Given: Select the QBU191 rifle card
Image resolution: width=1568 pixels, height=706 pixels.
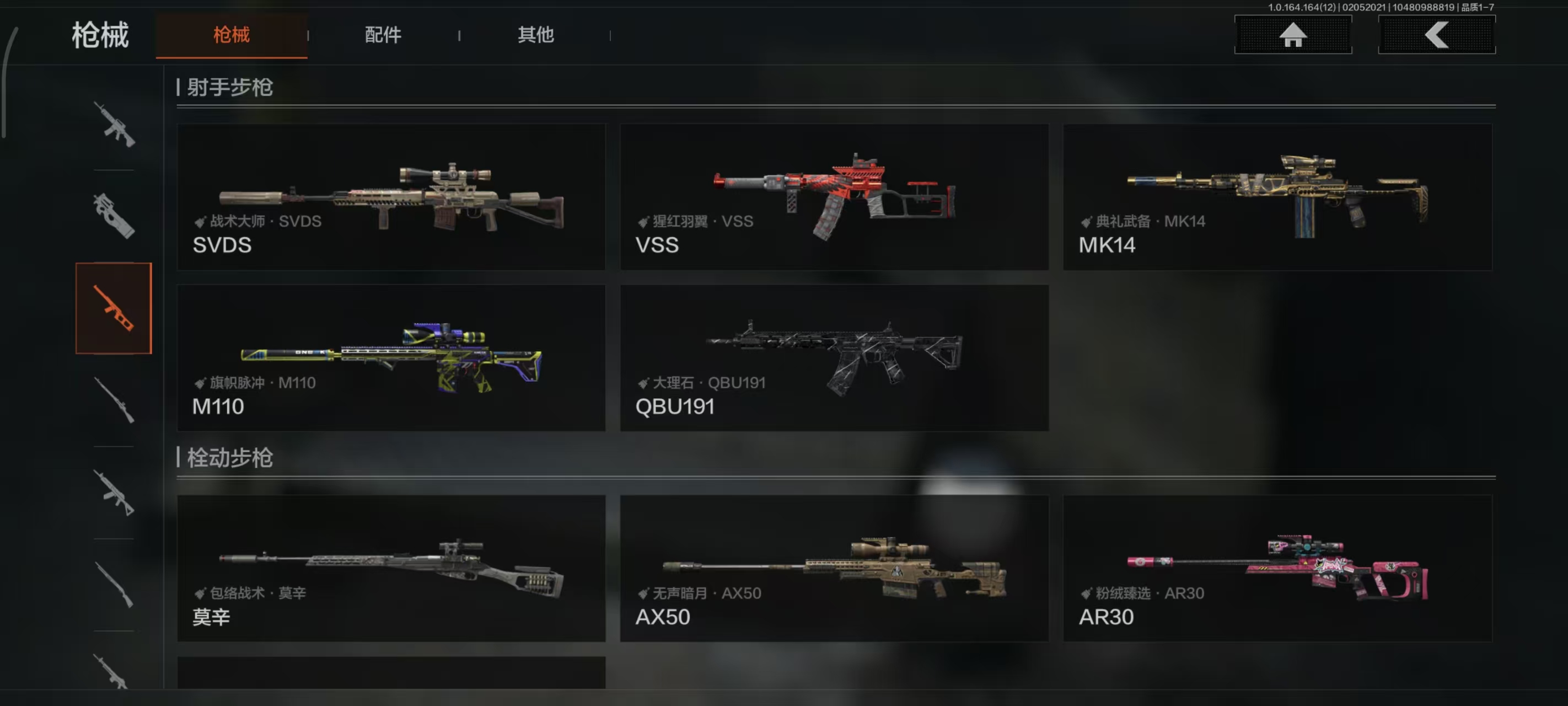Looking at the screenshot, I should point(834,357).
